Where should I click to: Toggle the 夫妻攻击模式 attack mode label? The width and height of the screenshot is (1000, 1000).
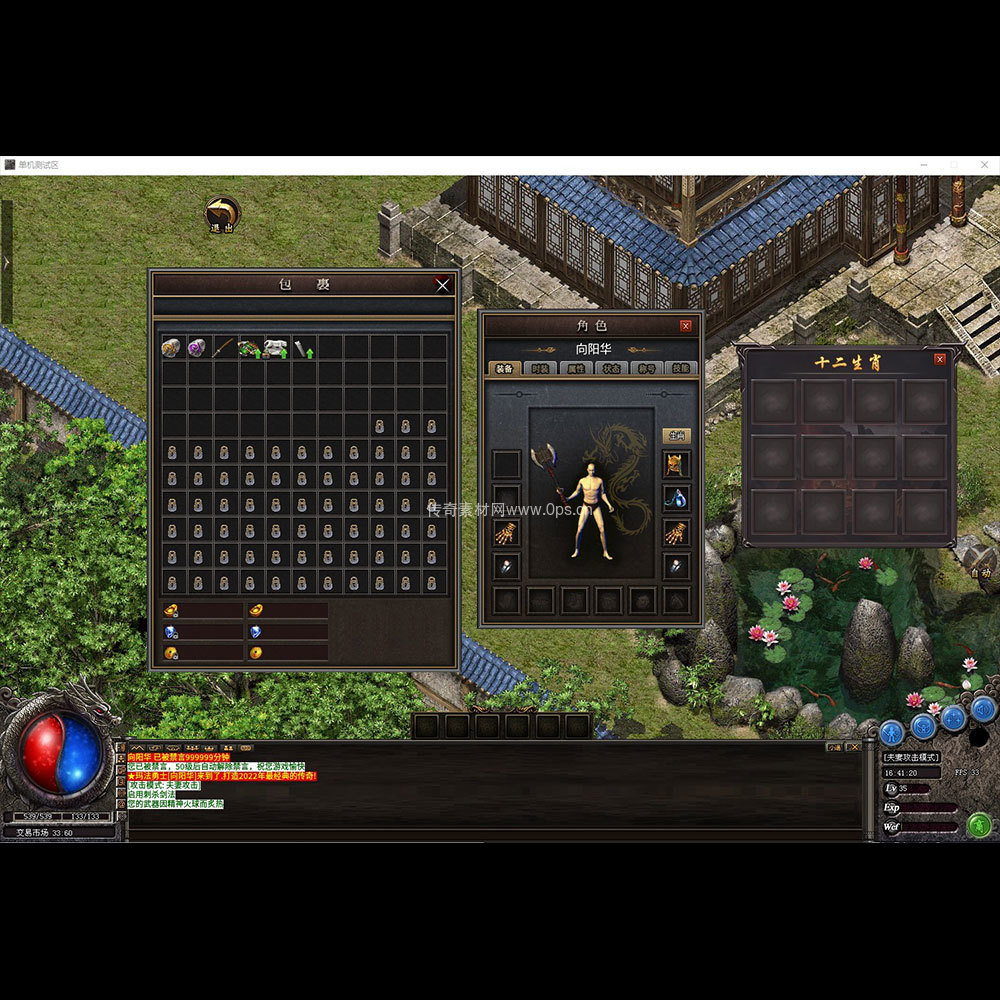coord(911,758)
